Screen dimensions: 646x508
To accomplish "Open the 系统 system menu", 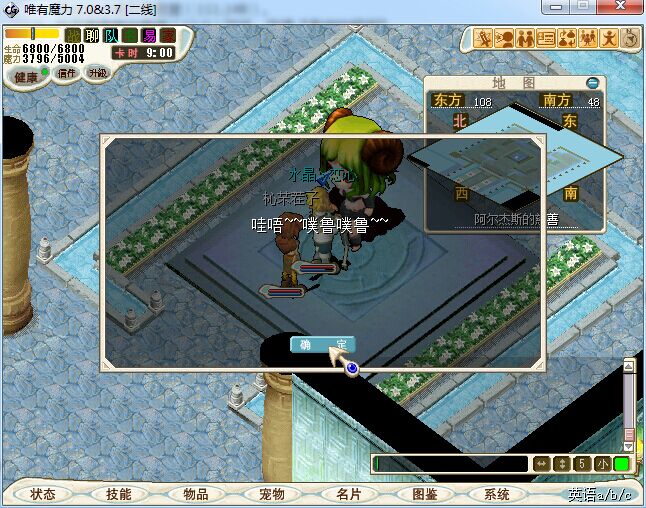I will [497, 494].
